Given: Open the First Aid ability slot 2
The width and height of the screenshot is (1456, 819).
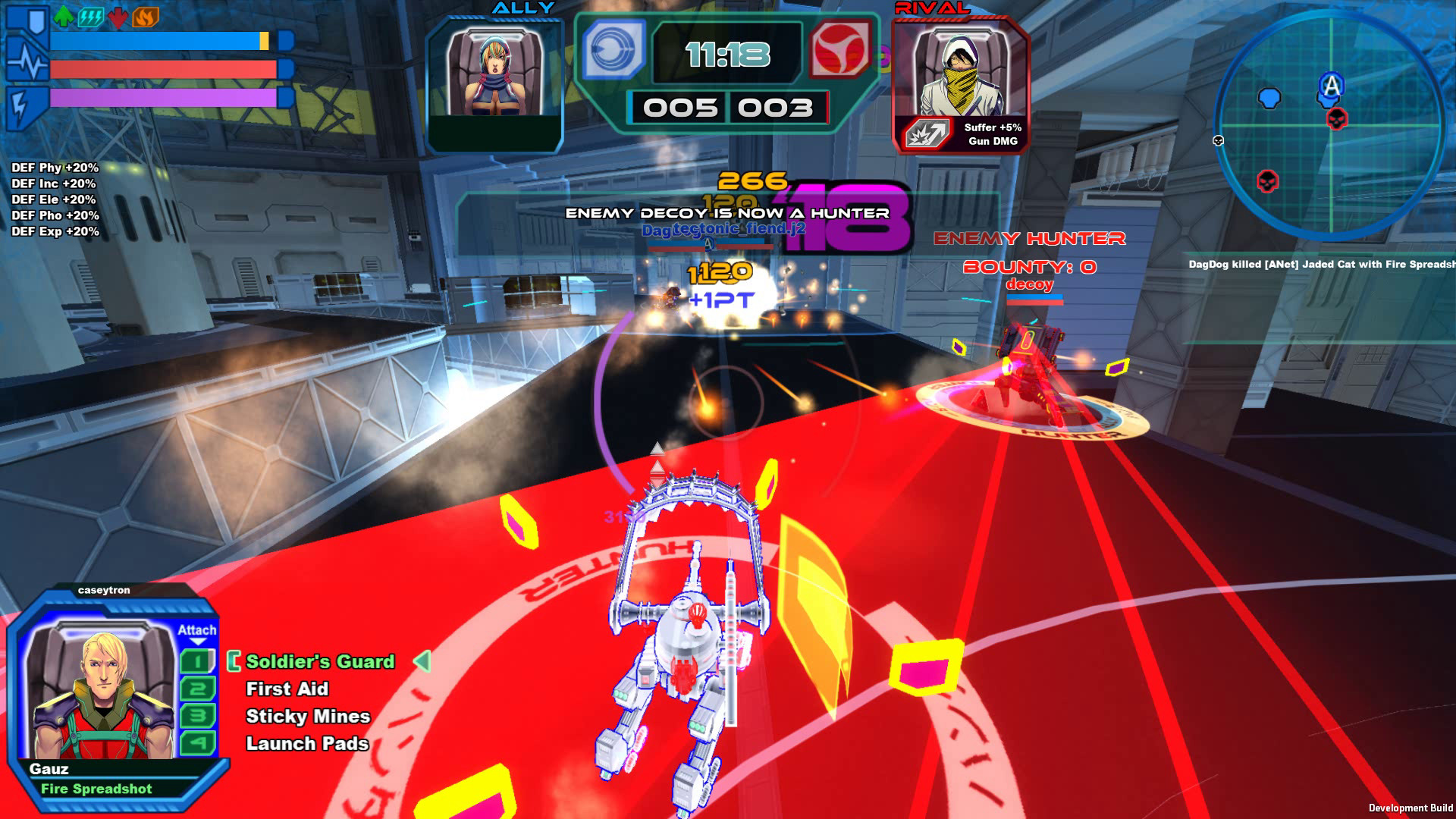Looking at the screenshot, I should (198, 689).
